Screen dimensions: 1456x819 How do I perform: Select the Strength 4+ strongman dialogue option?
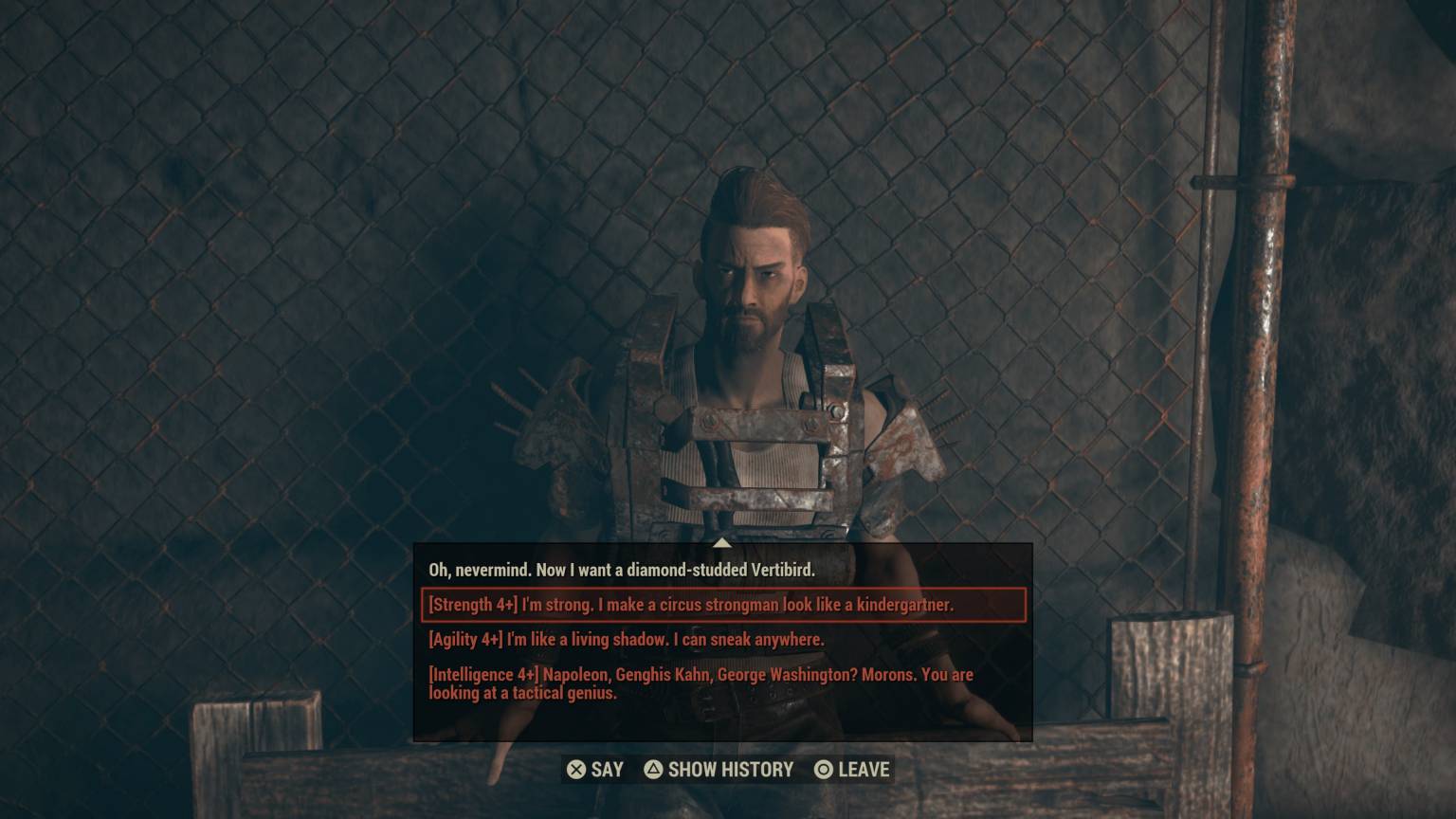tap(691, 605)
